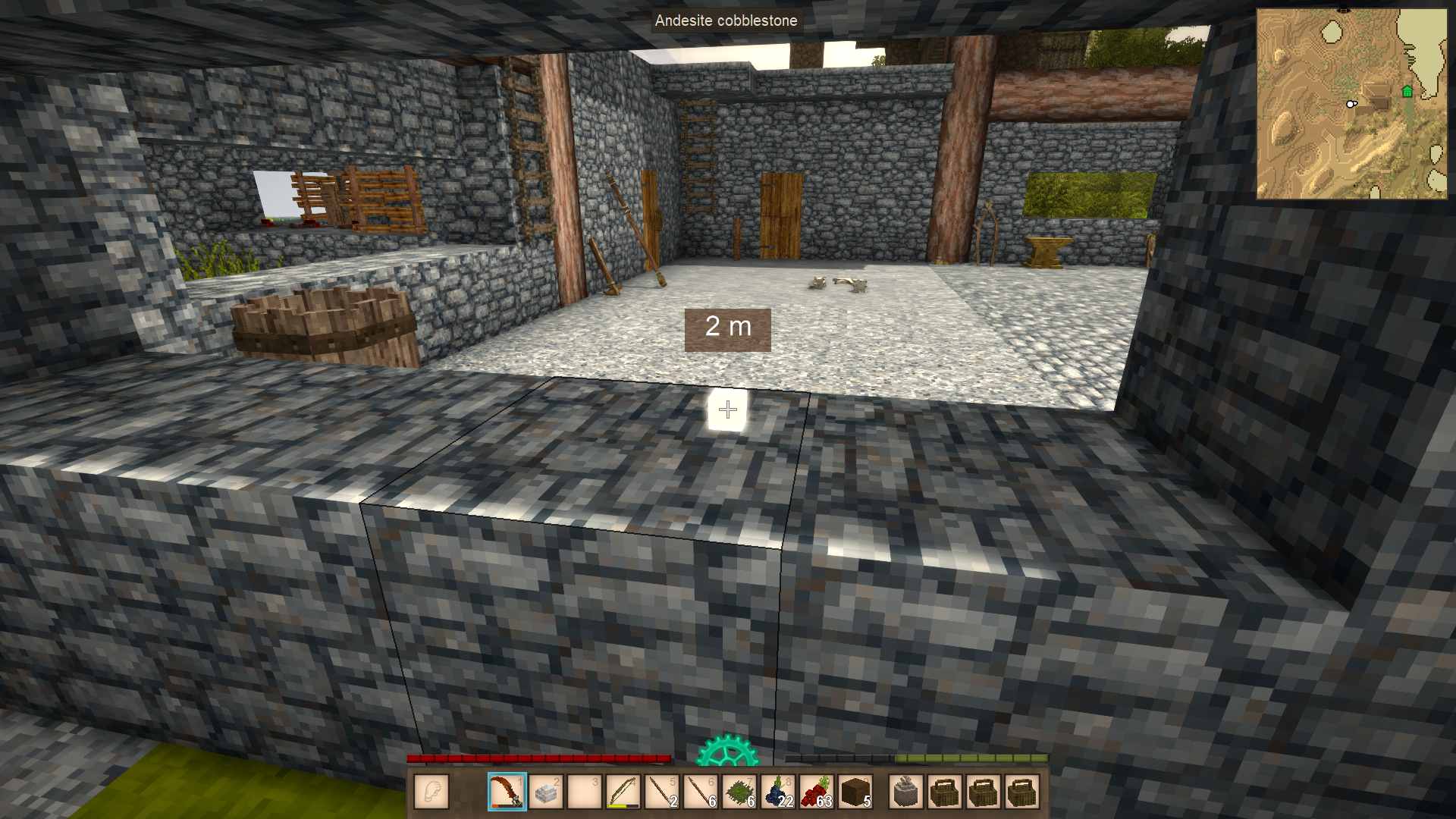Select the stack of 6 spears

[700, 792]
